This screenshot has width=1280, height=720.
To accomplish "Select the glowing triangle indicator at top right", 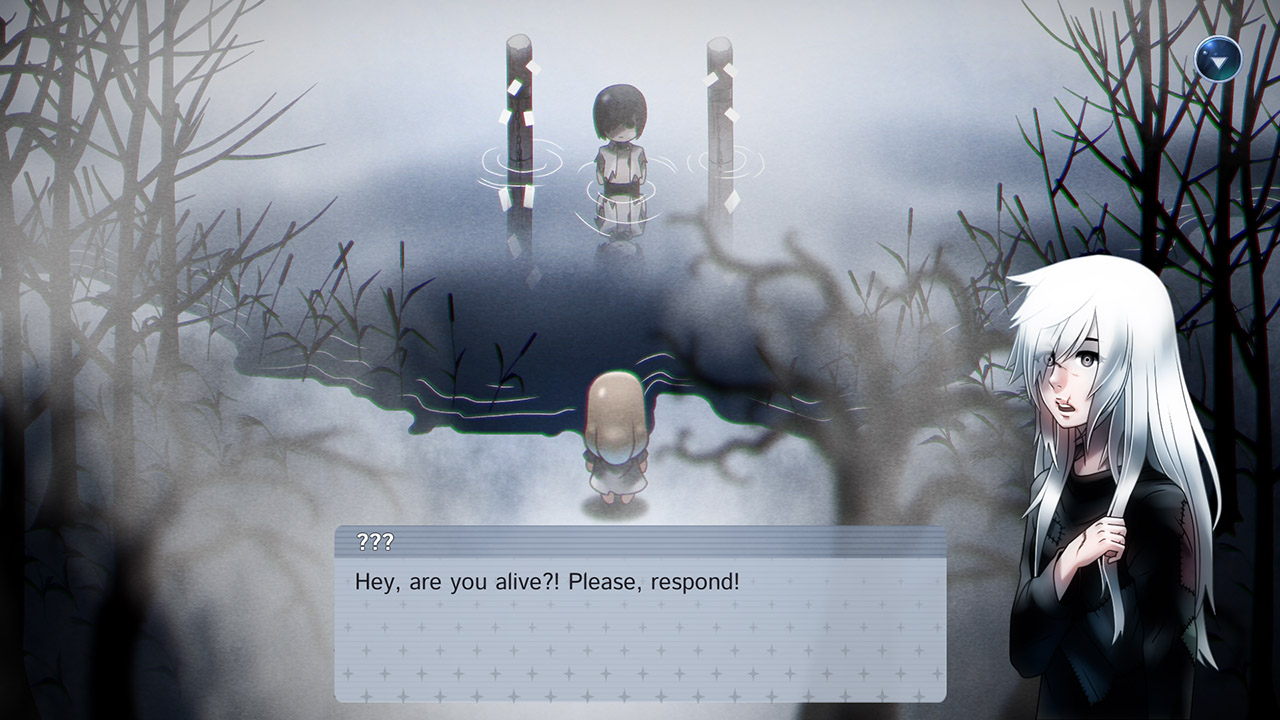I will pyautogui.click(x=1218, y=58).
